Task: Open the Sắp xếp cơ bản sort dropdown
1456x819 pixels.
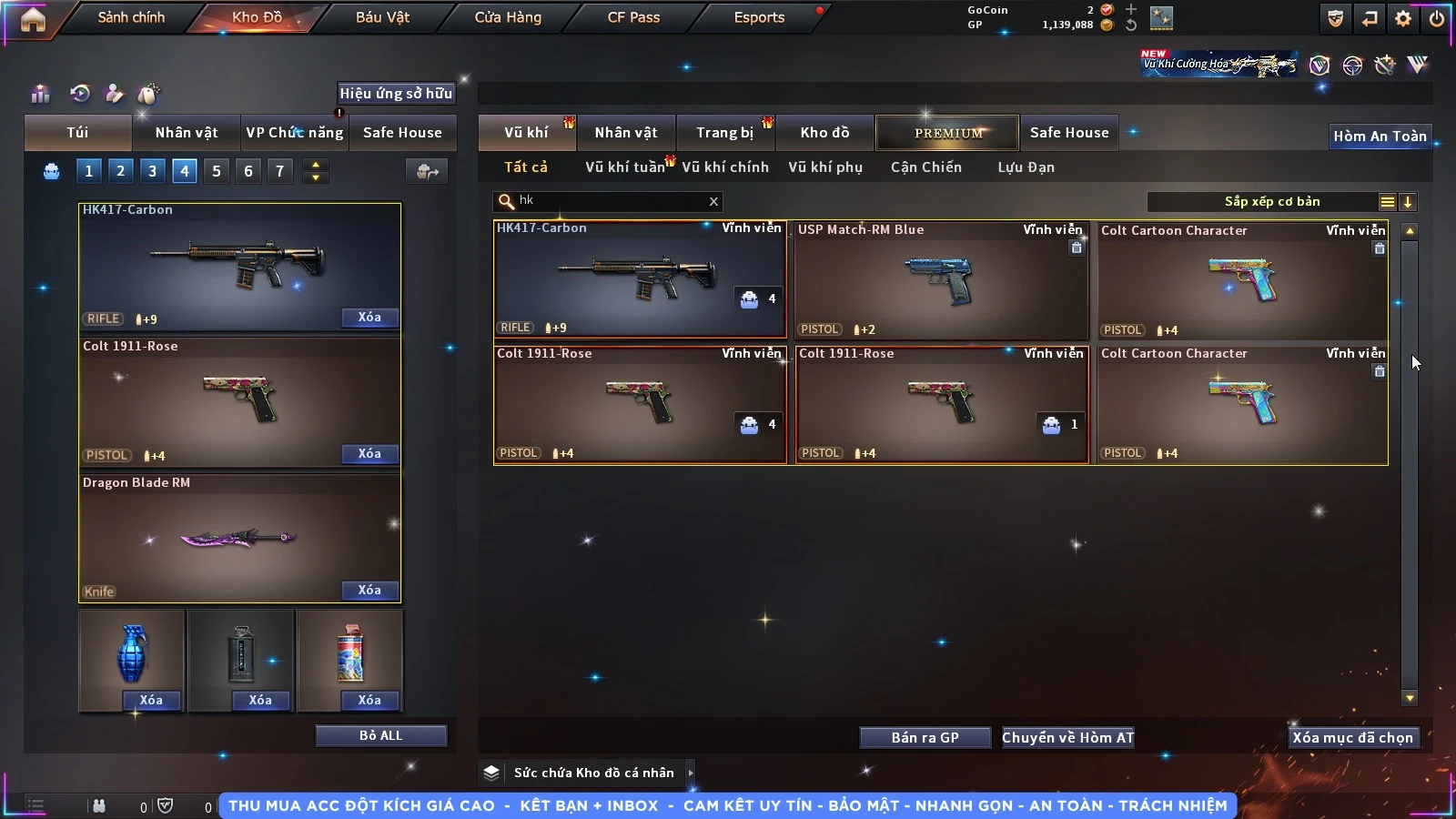Action: 1271,202
